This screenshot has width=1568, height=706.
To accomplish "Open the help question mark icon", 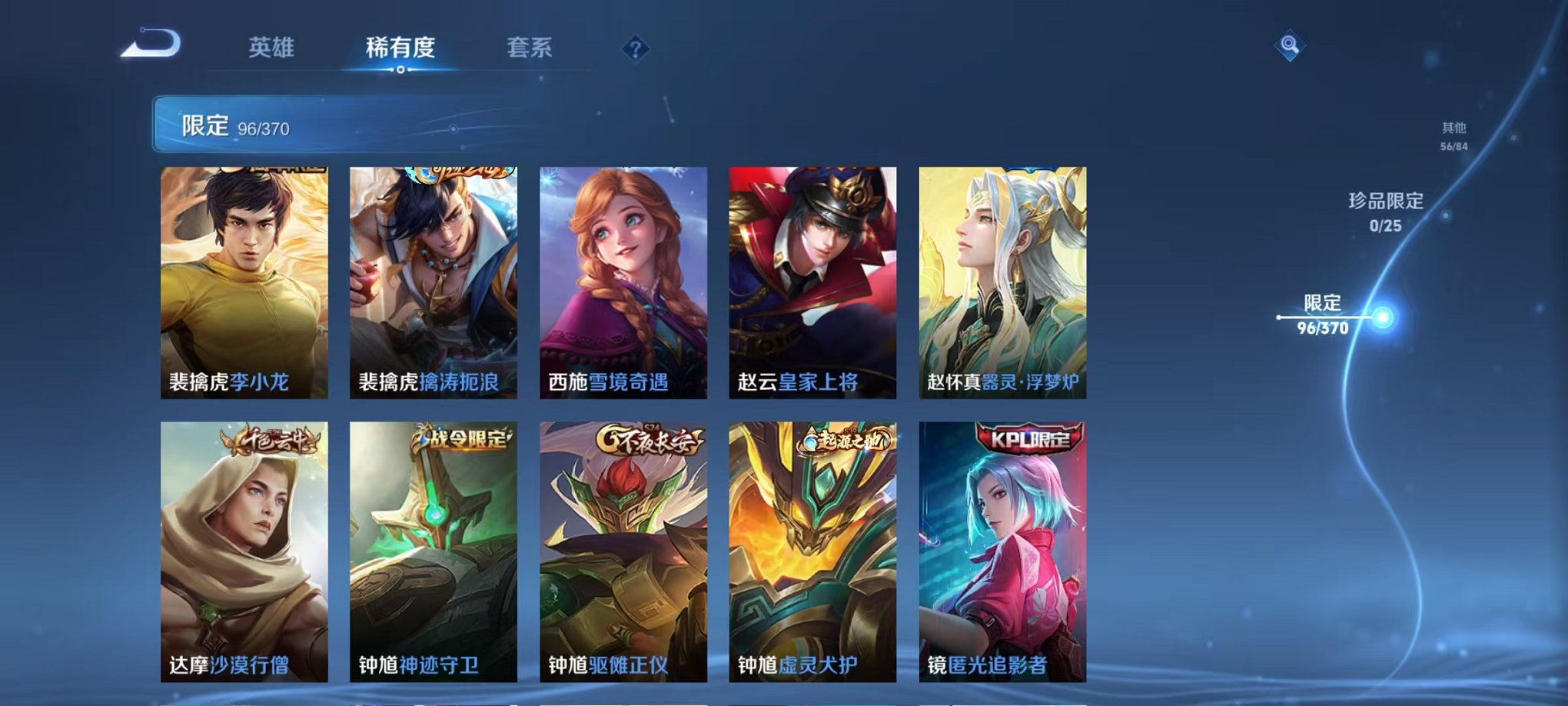I will [634, 50].
